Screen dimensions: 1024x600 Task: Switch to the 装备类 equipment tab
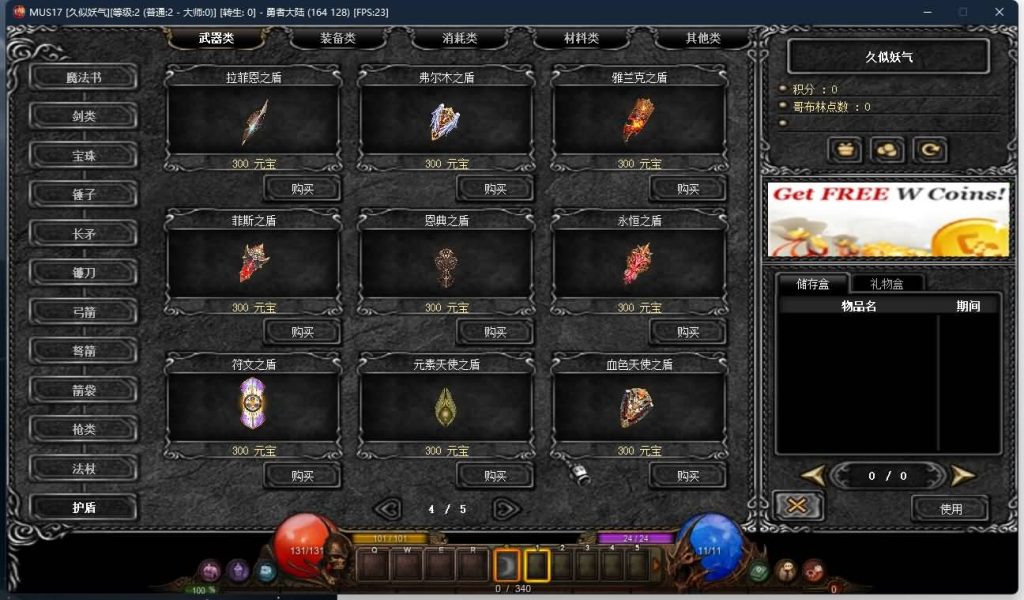pos(337,39)
